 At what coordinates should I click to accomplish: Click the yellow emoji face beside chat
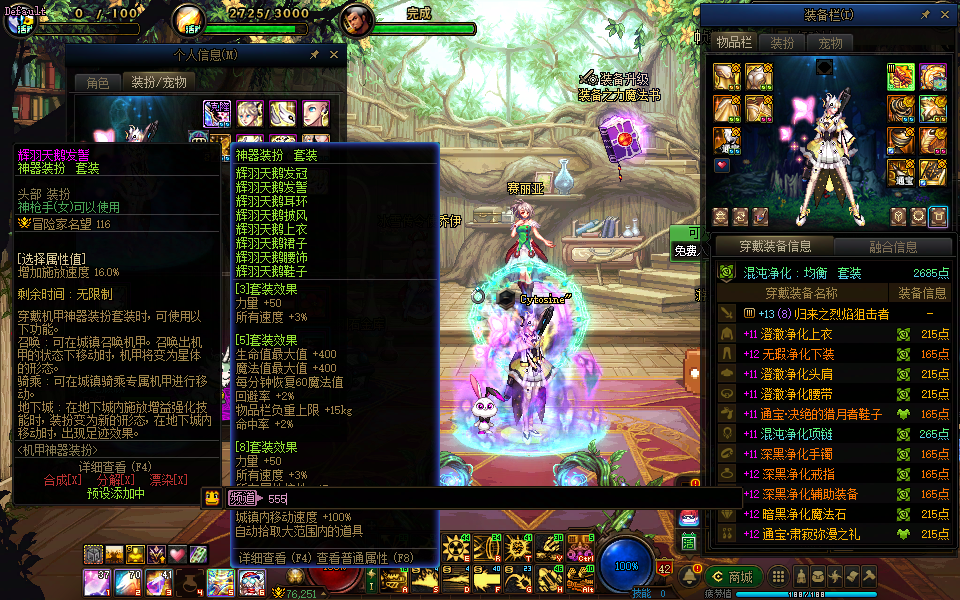pos(211,498)
